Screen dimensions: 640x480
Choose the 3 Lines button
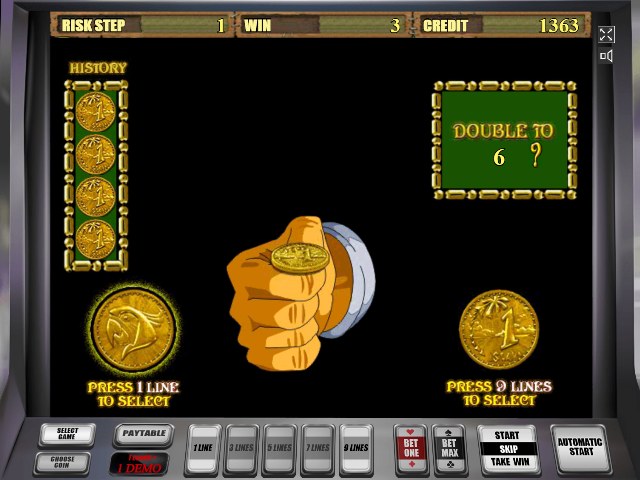[241, 447]
